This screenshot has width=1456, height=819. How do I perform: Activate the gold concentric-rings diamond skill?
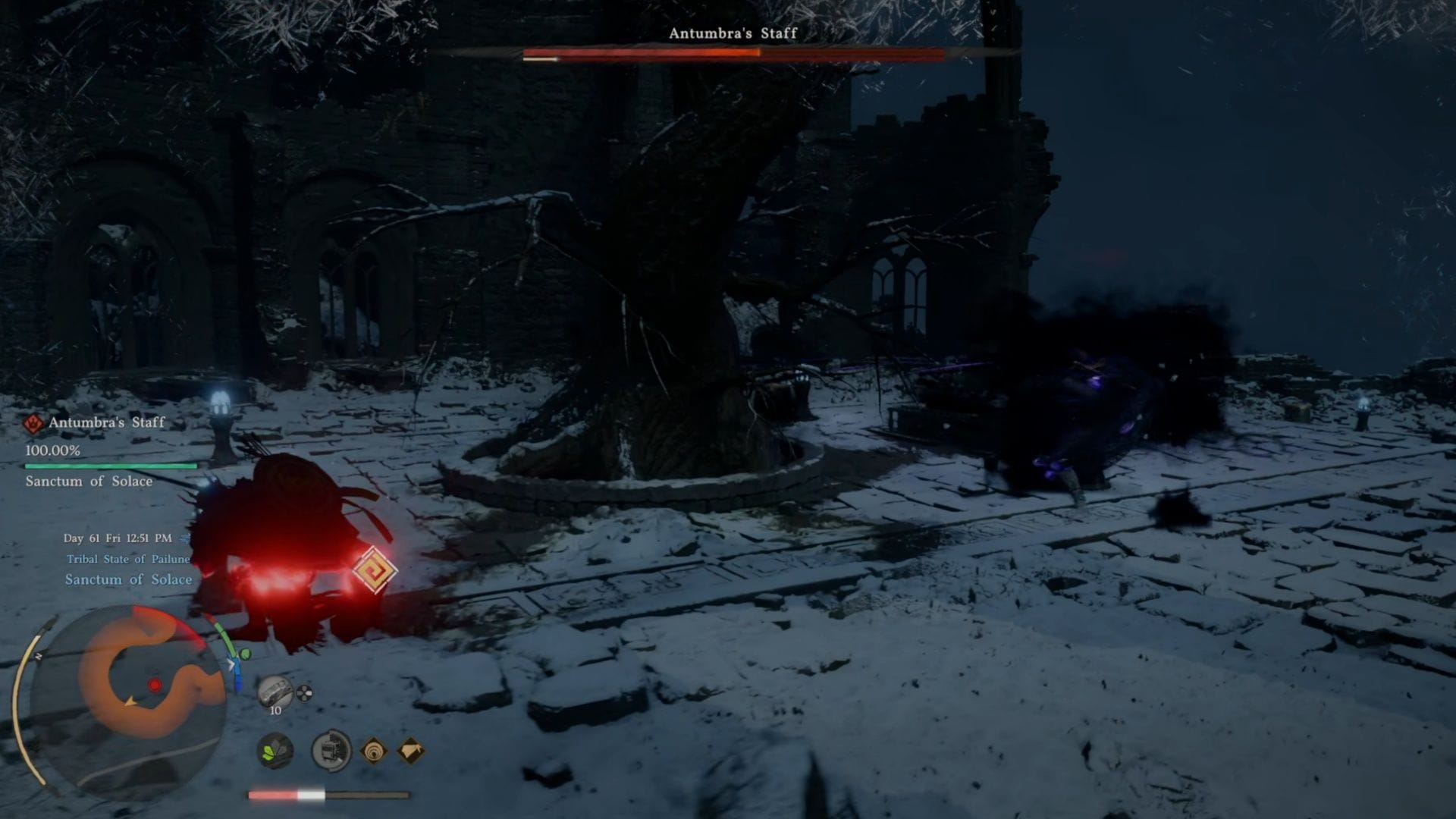click(373, 751)
